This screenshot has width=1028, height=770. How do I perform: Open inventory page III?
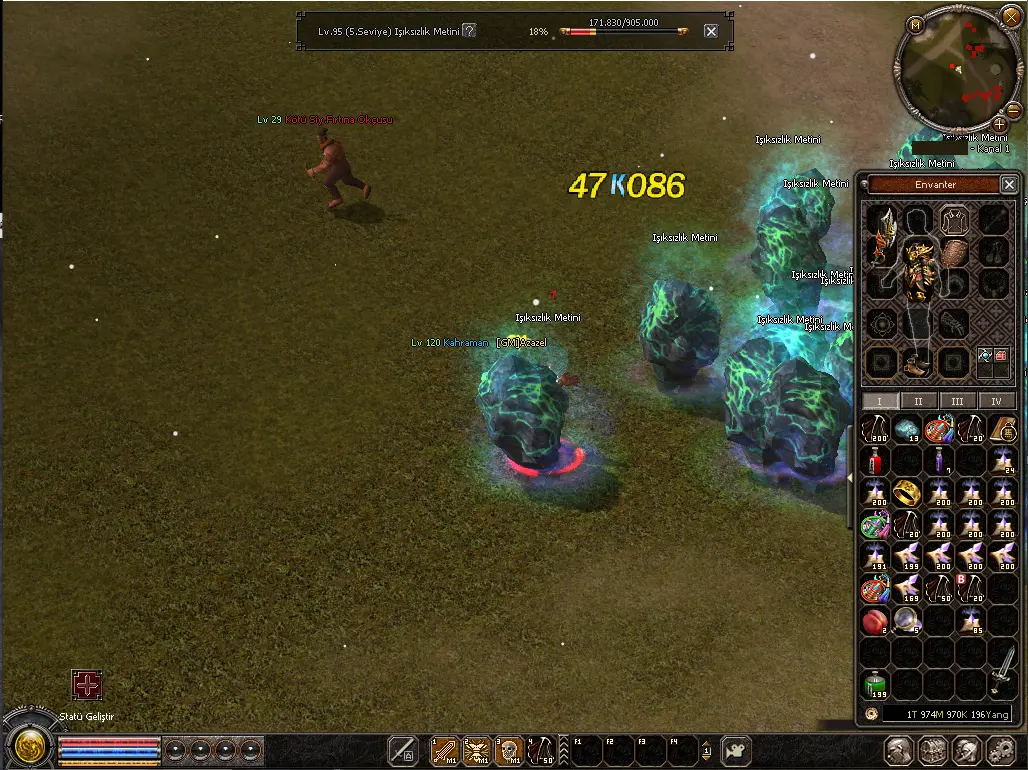click(957, 401)
